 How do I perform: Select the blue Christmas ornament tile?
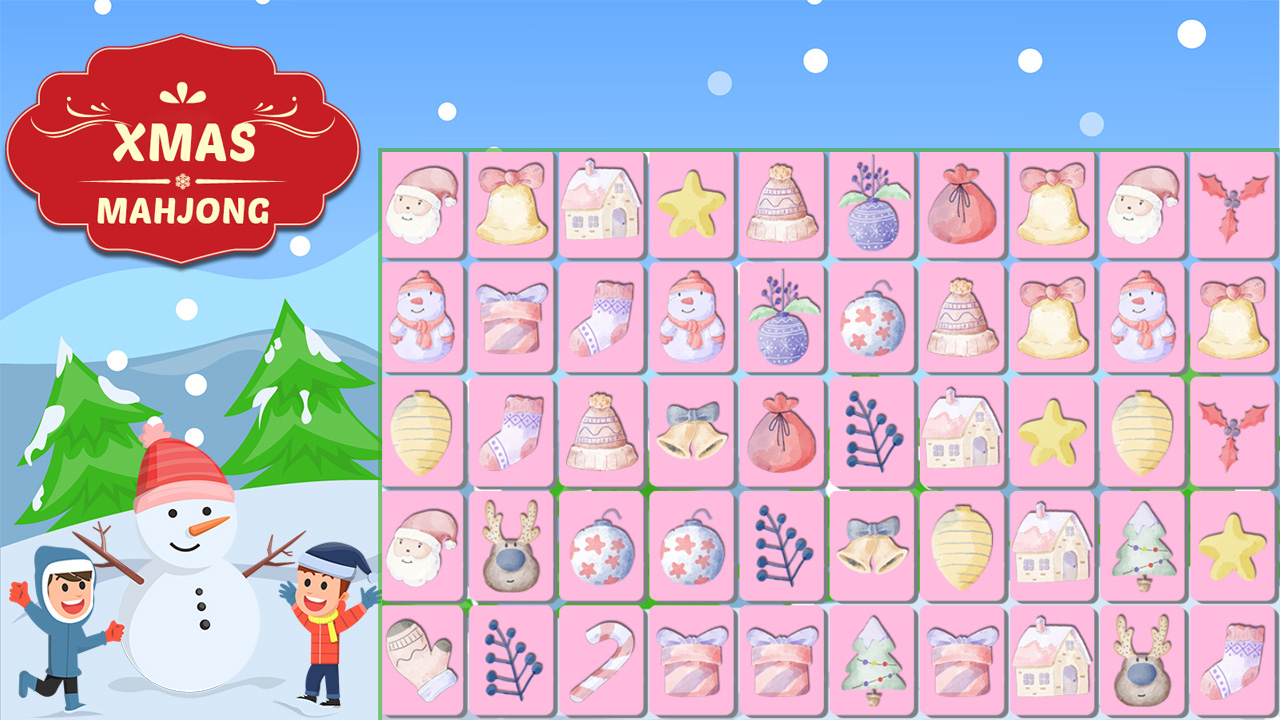tap(870, 207)
